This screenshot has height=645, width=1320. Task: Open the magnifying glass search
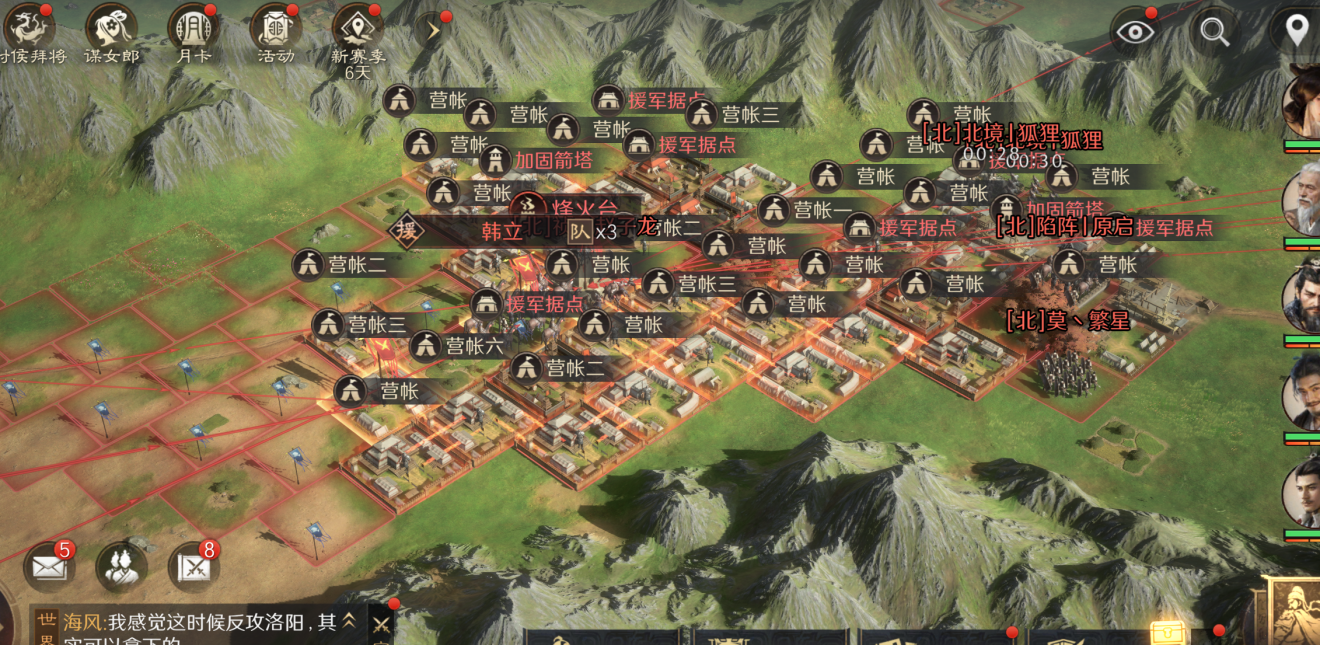pyautogui.click(x=1215, y=31)
